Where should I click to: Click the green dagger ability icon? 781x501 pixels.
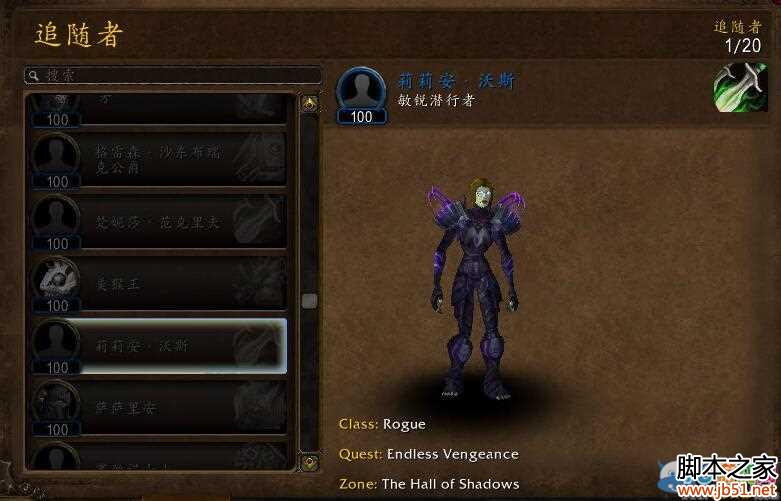point(740,88)
